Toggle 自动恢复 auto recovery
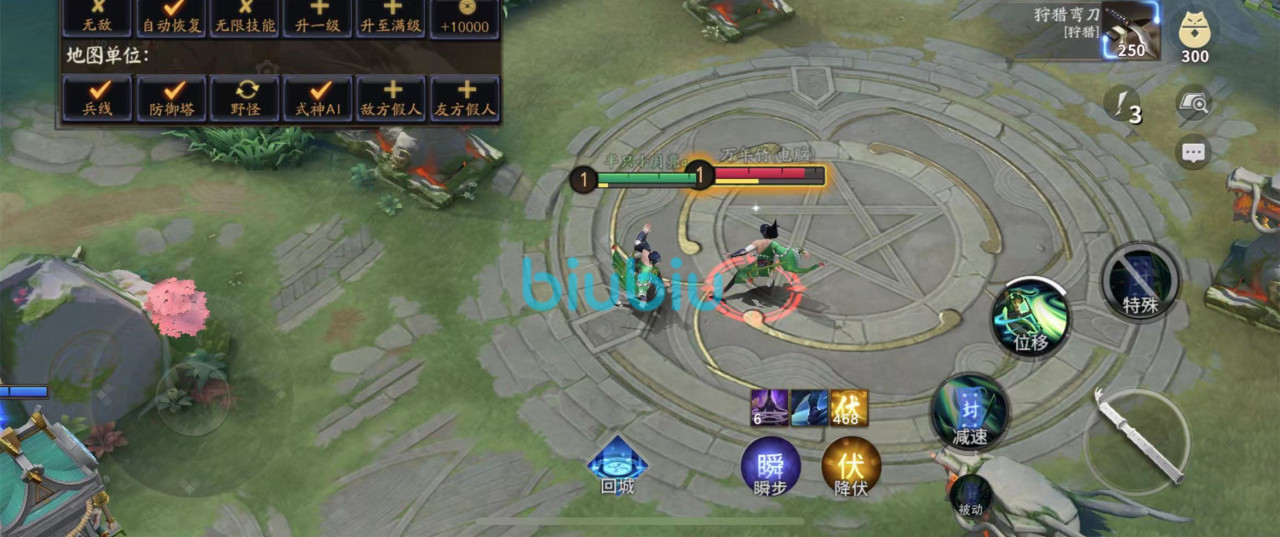Screen dimensions: 1280x537 [x=171, y=17]
